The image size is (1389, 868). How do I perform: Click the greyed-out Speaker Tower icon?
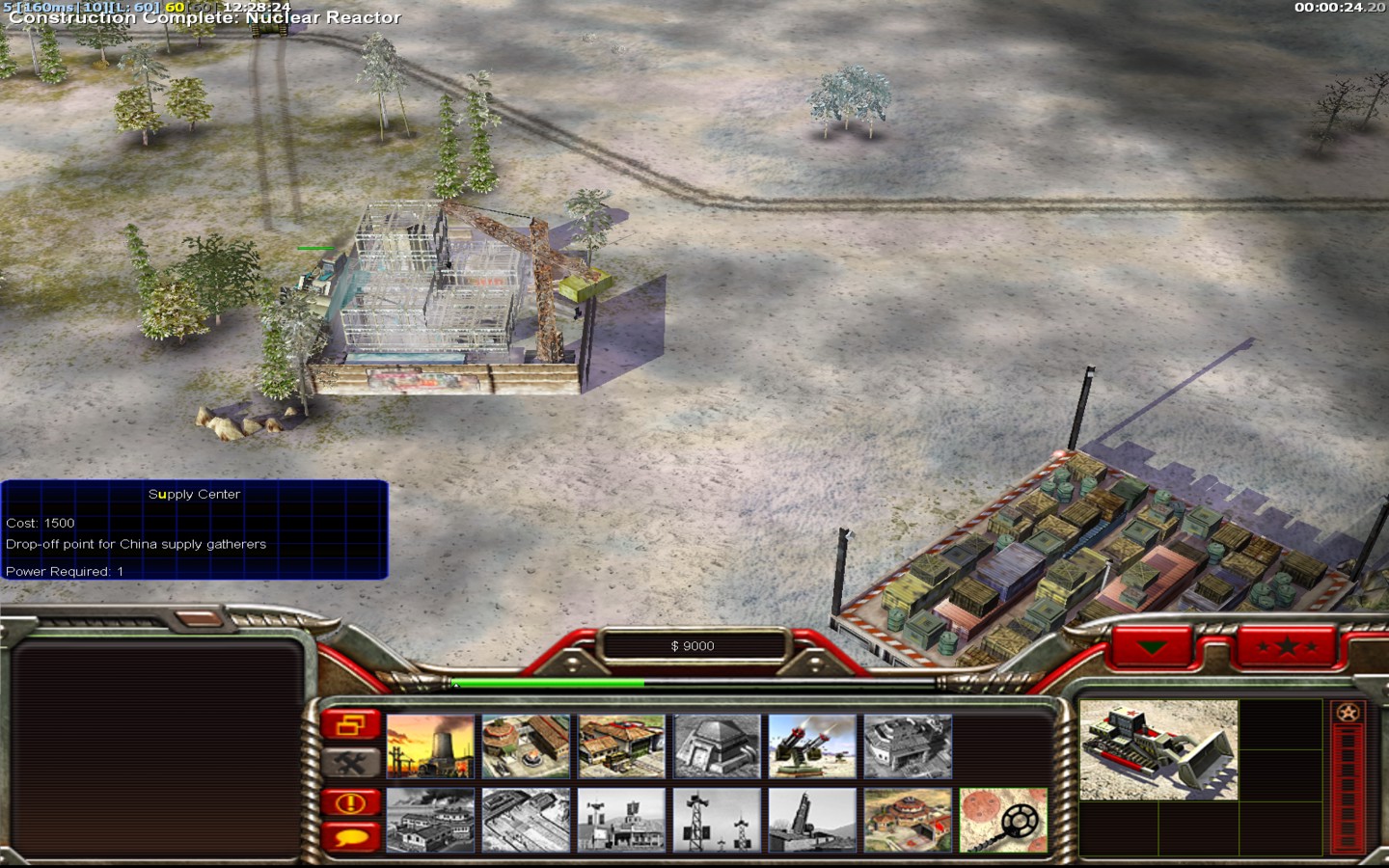pos(717,821)
